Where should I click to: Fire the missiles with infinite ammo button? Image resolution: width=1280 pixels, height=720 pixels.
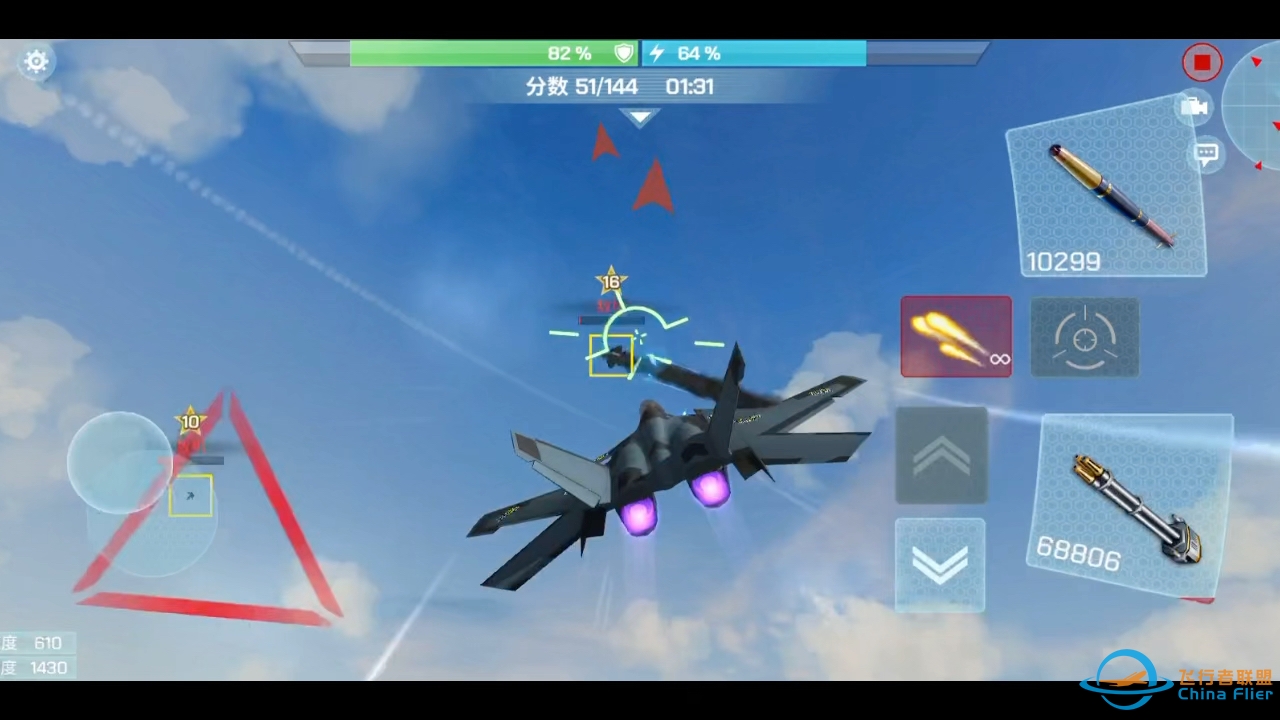[955, 336]
